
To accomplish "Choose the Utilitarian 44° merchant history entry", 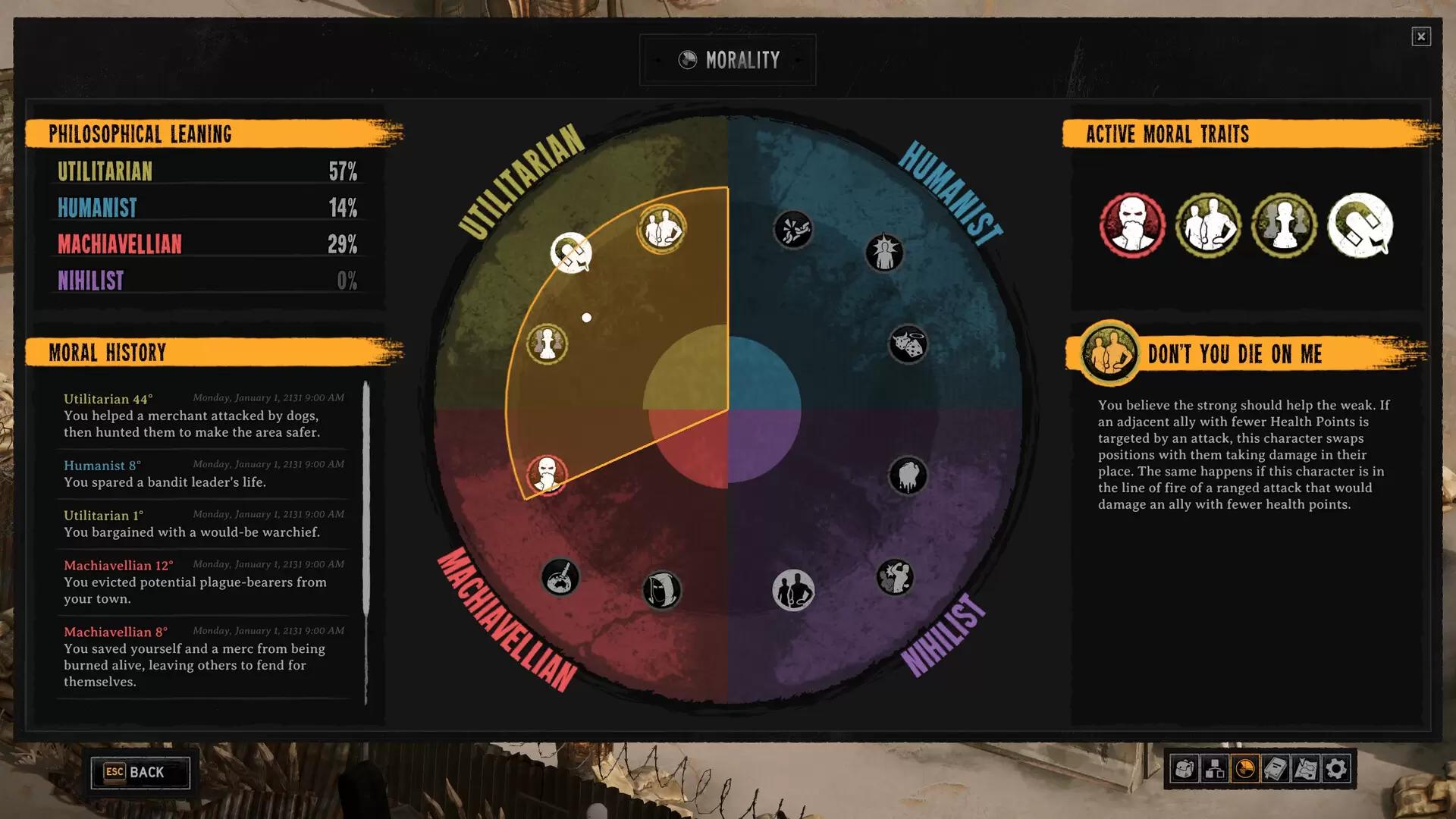I will coord(203,416).
